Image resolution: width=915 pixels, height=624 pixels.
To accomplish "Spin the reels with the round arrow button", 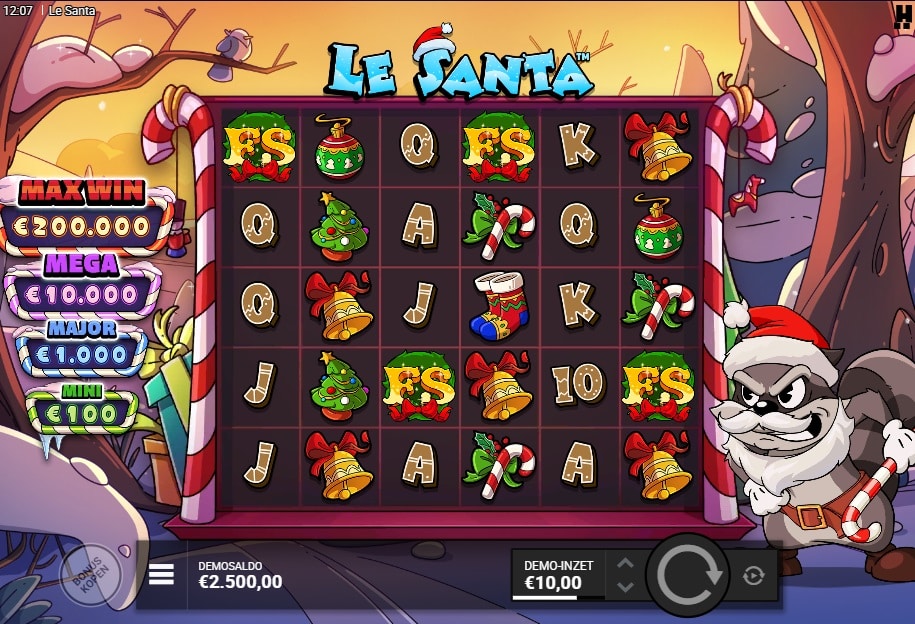I will [x=688, y=574].
